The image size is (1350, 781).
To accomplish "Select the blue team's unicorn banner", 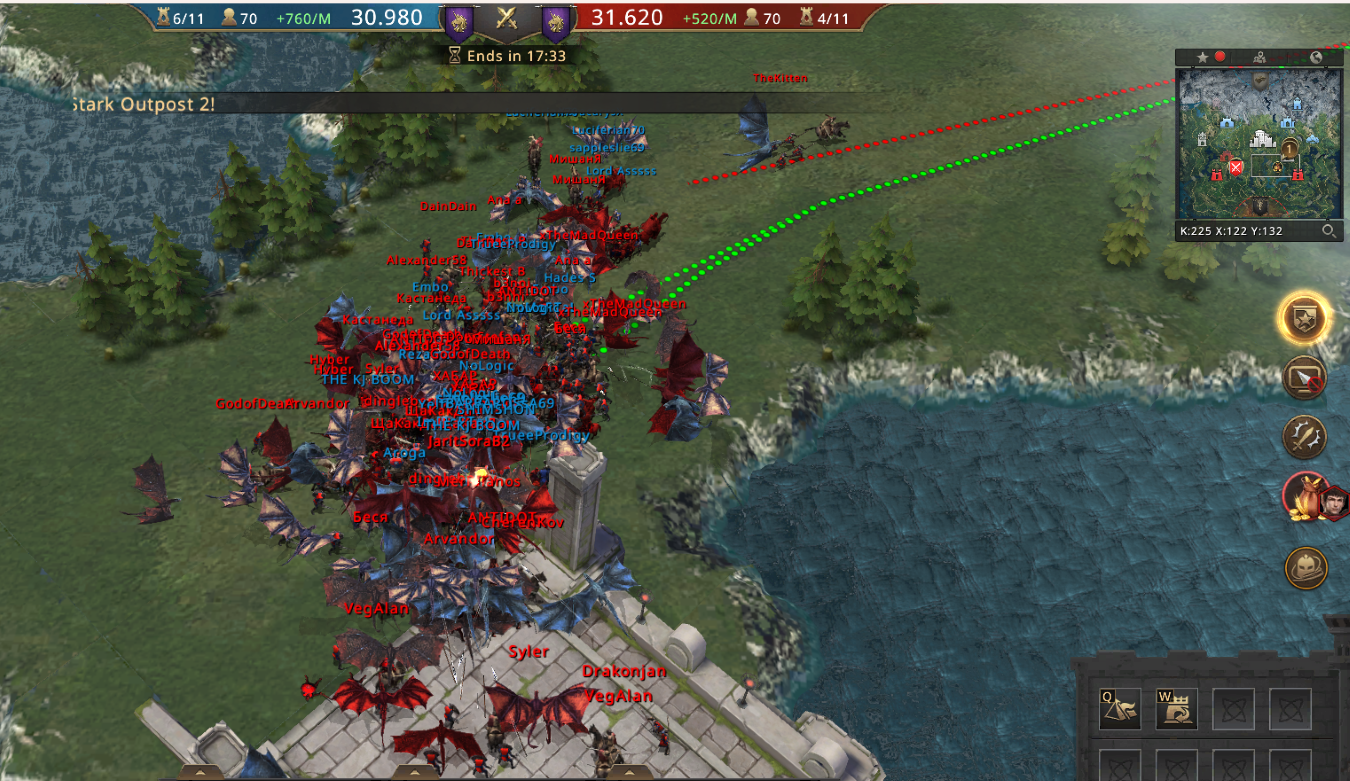I will pos(459,19).
